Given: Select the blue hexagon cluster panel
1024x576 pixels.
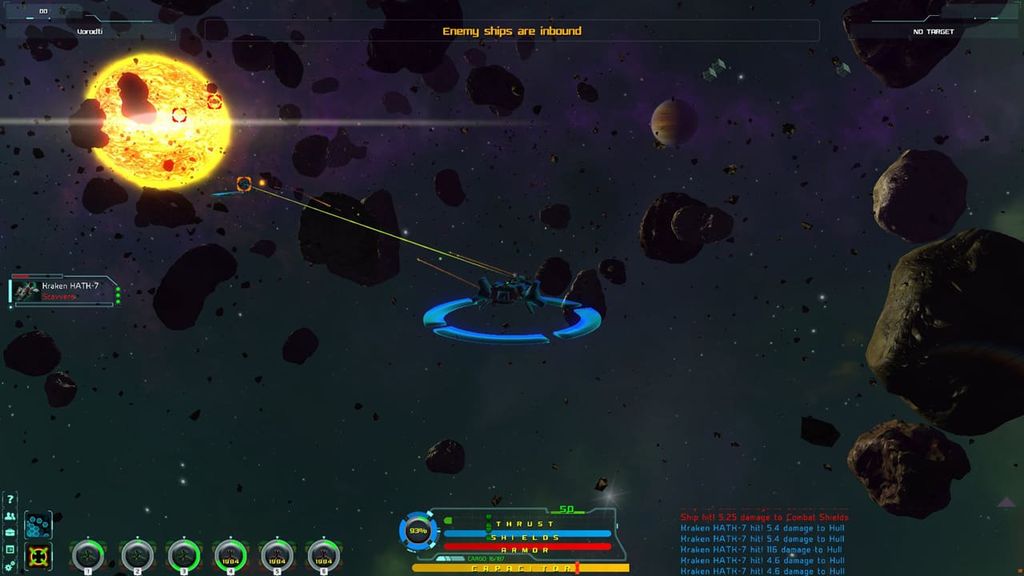Looking at the screenshot, I should (x=38, y=524).
